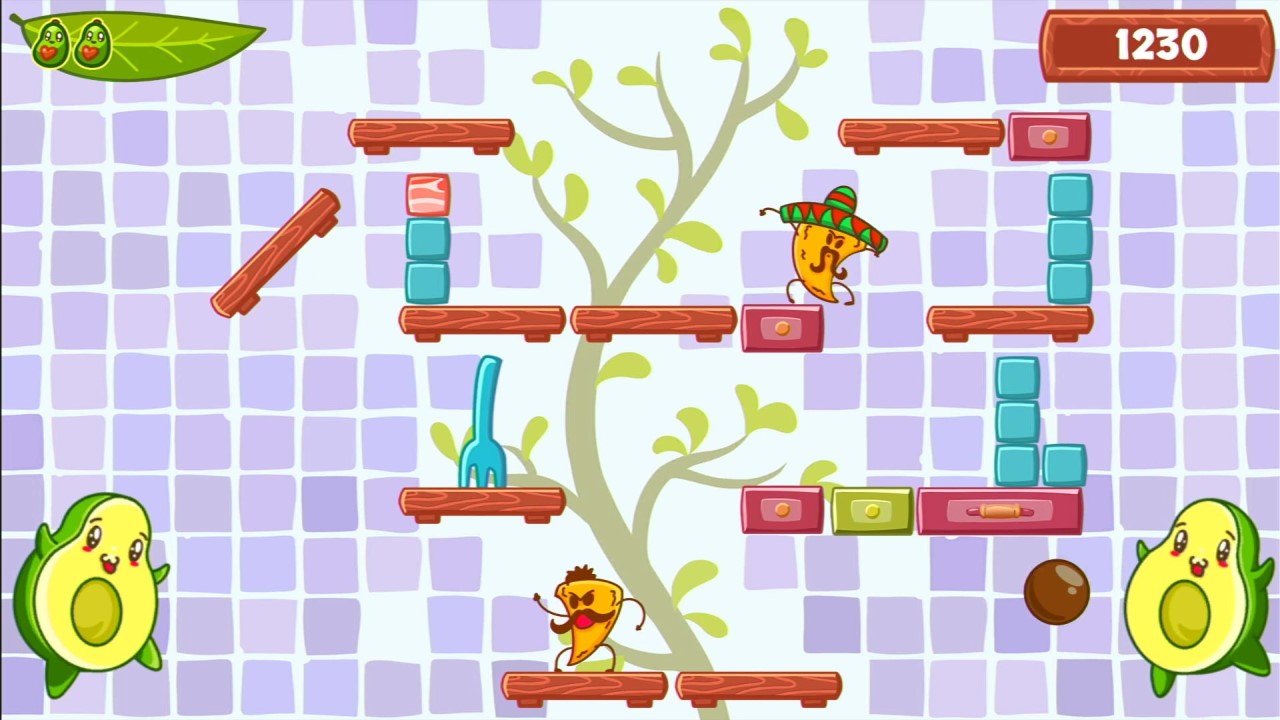Screen dimensions: 1280x720
Task: Click the score display showing 1230
Action: coord(1155,44)
